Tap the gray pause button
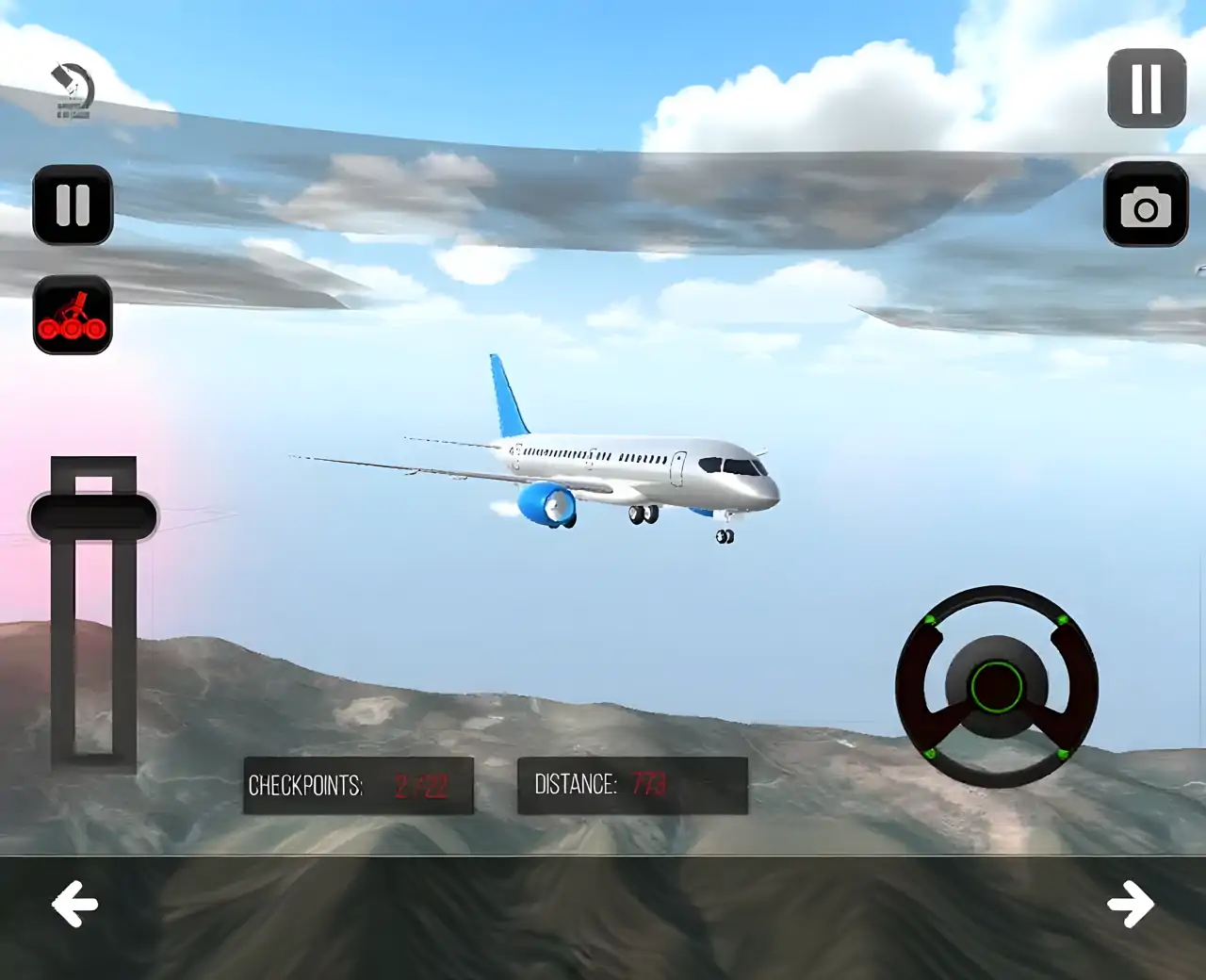 click(x=1146, y=89)
